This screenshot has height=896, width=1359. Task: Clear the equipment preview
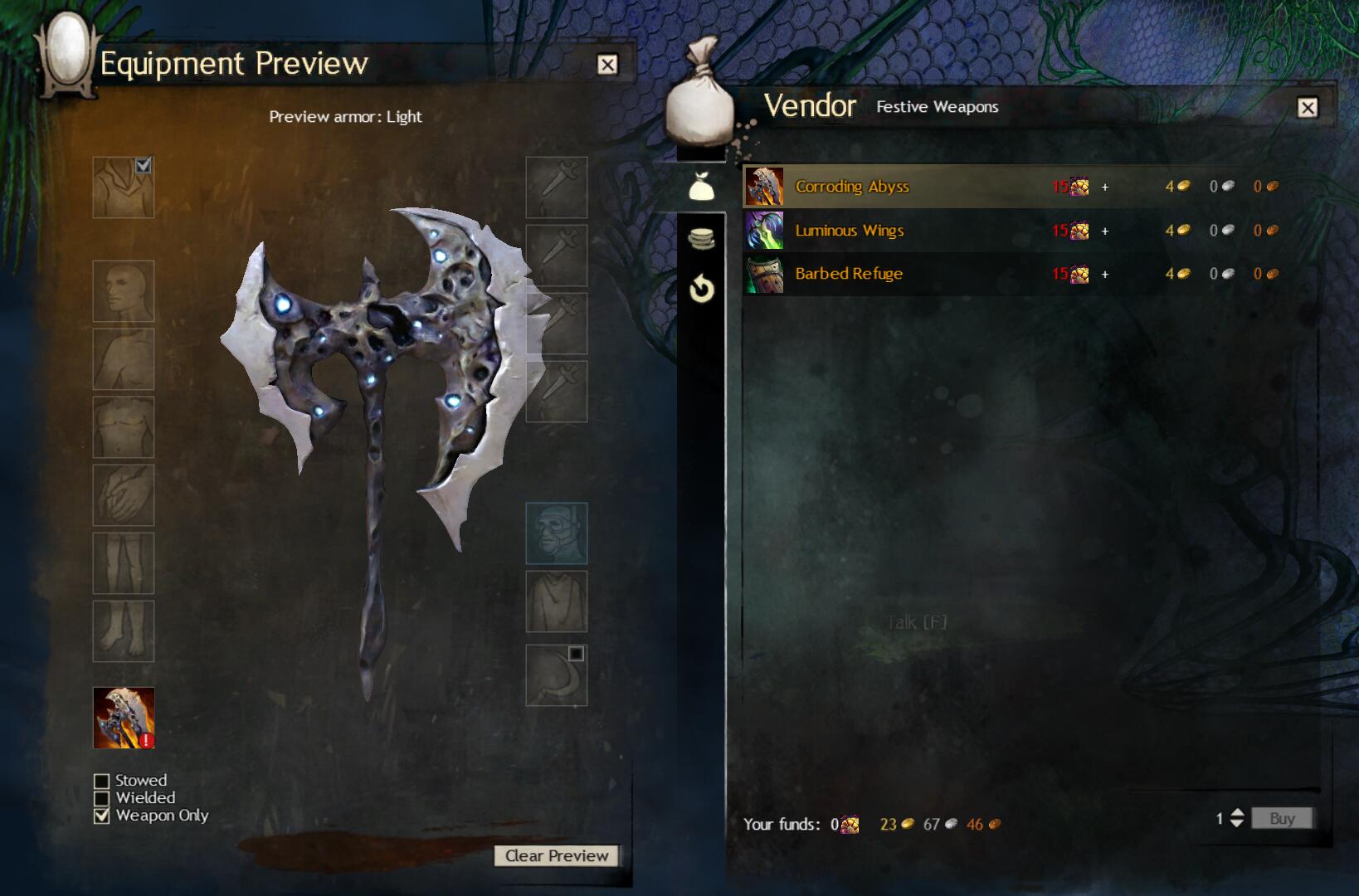coord(557,856)
